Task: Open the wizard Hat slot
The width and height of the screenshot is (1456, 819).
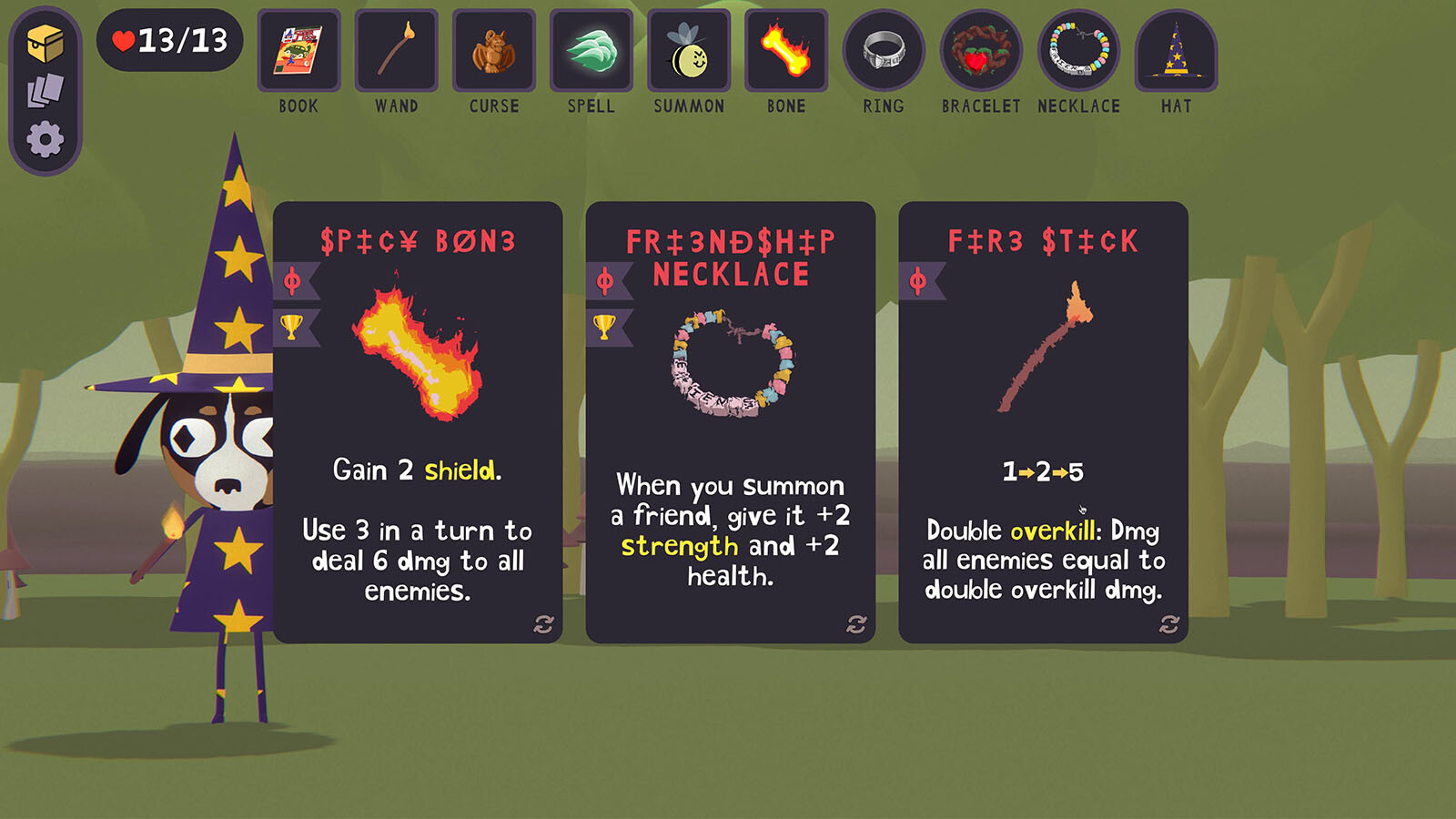Action: click(1176, 51)
